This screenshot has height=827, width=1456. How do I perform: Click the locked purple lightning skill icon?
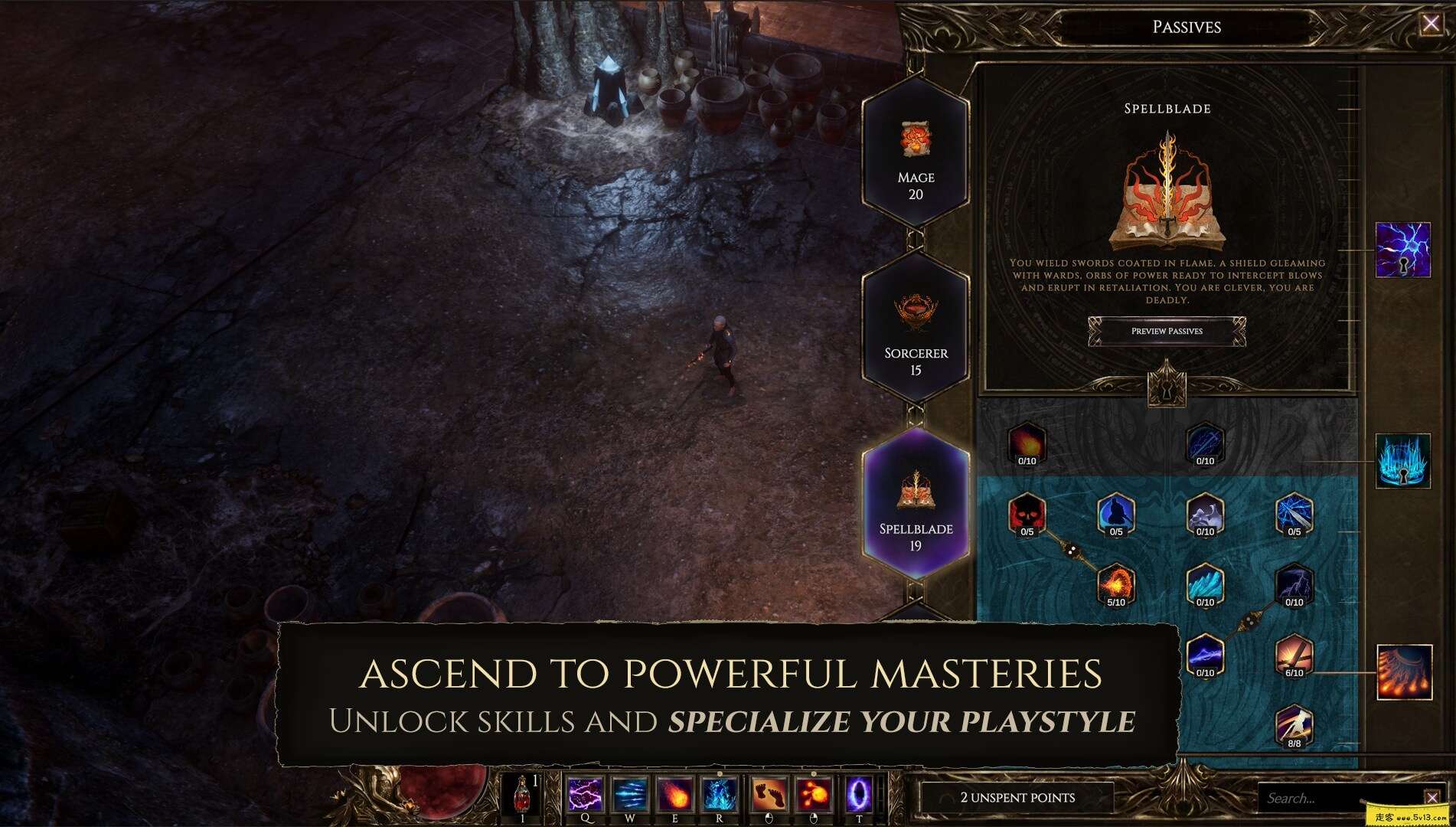tap(1403, 250)
